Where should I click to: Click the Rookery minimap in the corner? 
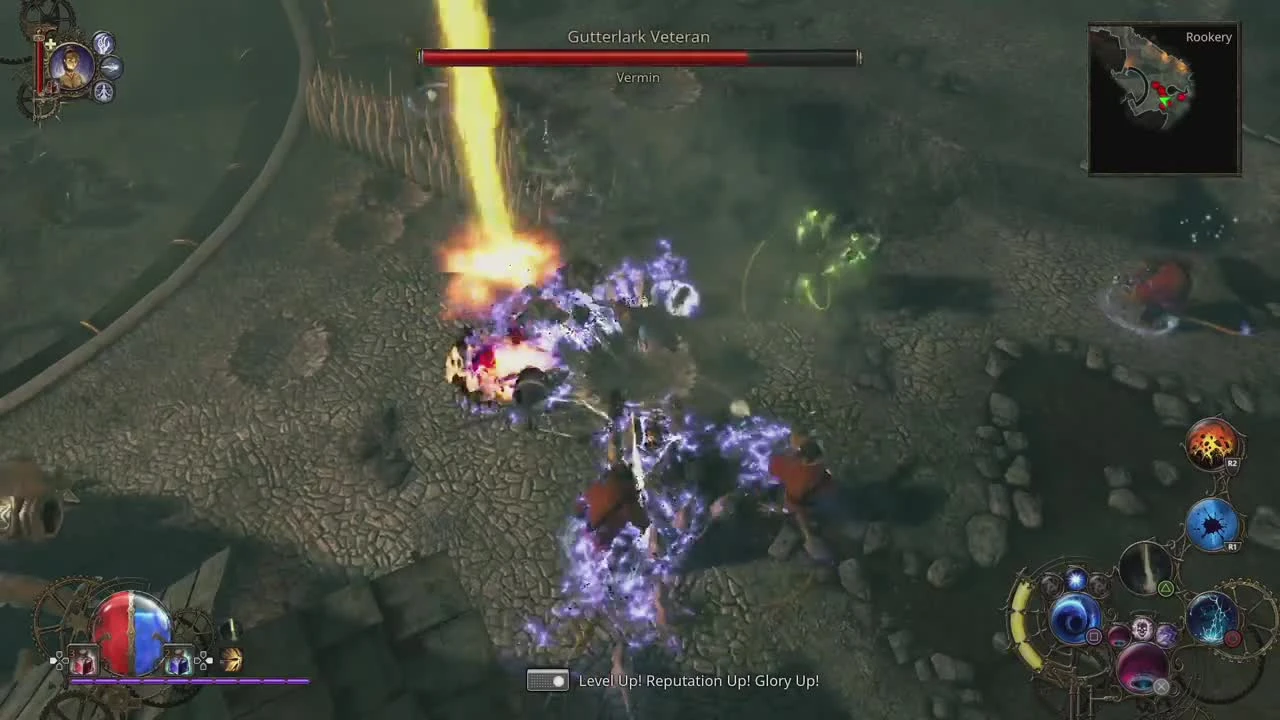coord(1163,97)
